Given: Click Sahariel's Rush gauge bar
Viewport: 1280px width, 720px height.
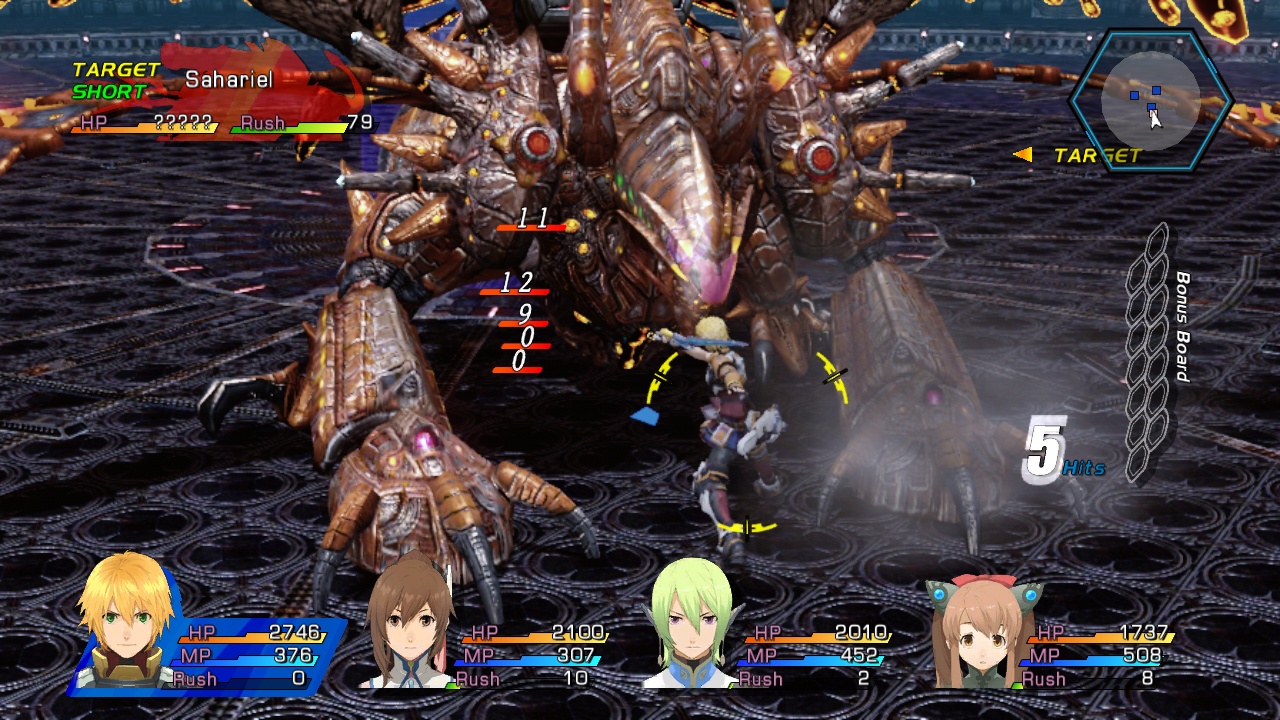Looking at the screenshot, I should click(x=290, y=126).
